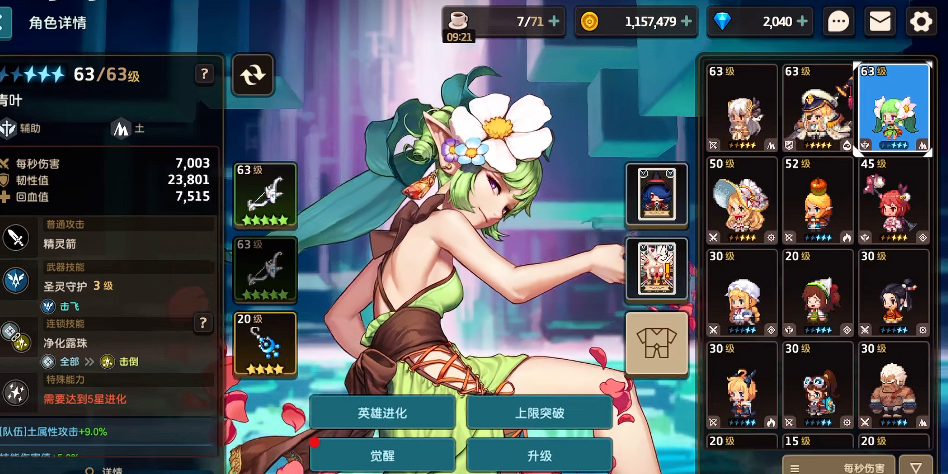Open the 每秒伤害 sort dropdown
This screenshot has width=948, height=474.
pos(837,466)
